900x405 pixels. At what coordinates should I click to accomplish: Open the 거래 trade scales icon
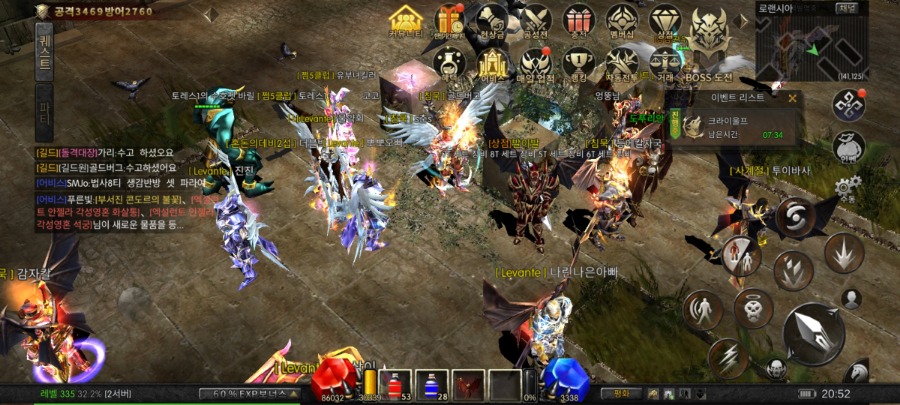point(664,62)
